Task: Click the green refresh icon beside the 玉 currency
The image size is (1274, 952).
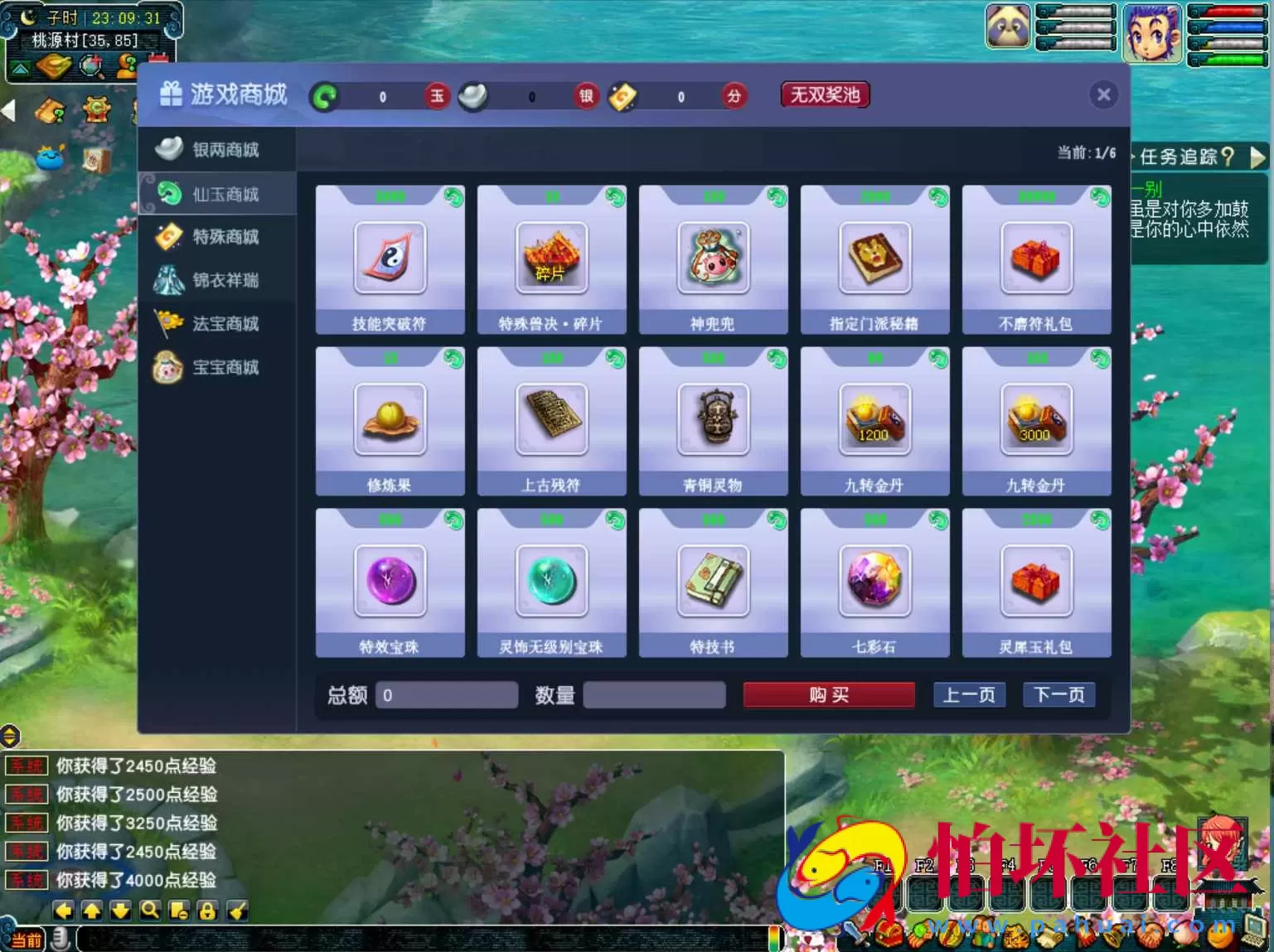Action: coord(325,97)
